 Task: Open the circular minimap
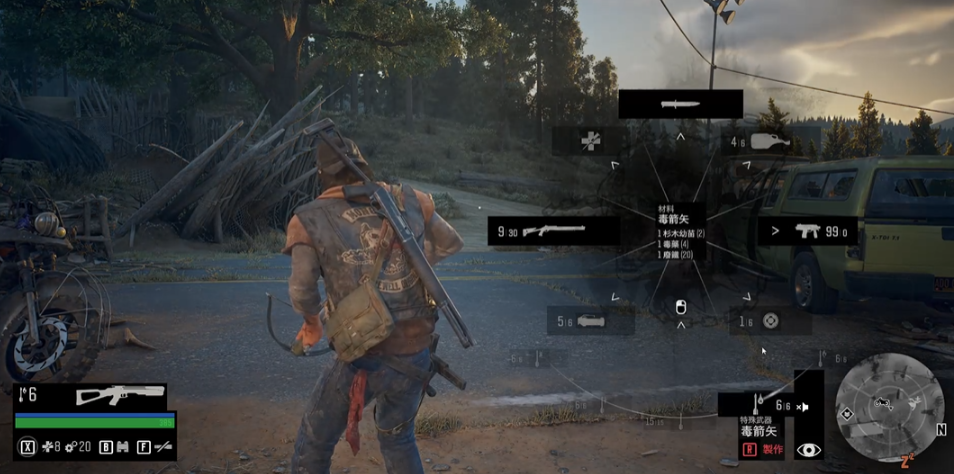pos(889,406)
